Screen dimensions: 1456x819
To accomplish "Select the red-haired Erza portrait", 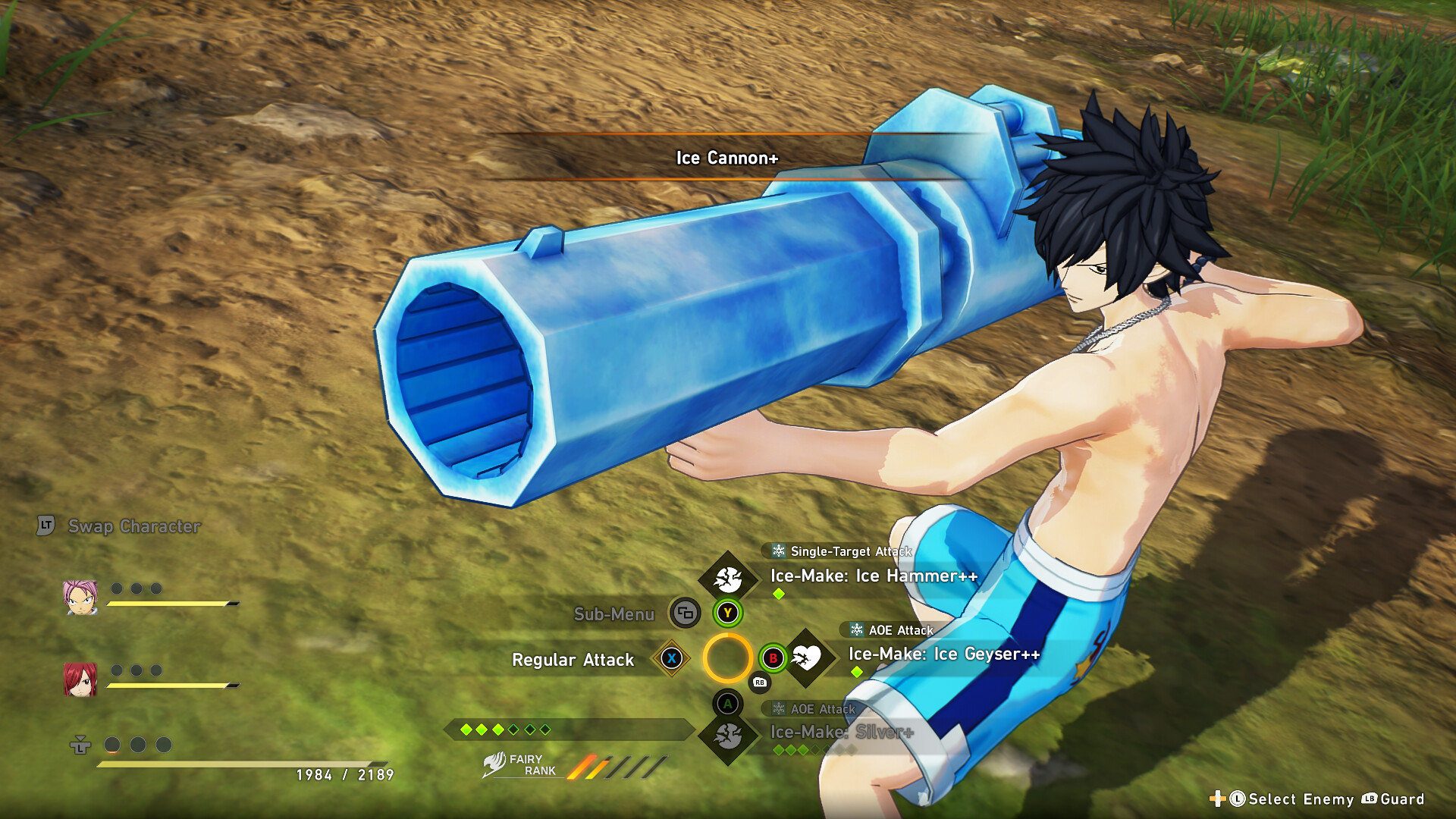I will click(x=80, y=679).
